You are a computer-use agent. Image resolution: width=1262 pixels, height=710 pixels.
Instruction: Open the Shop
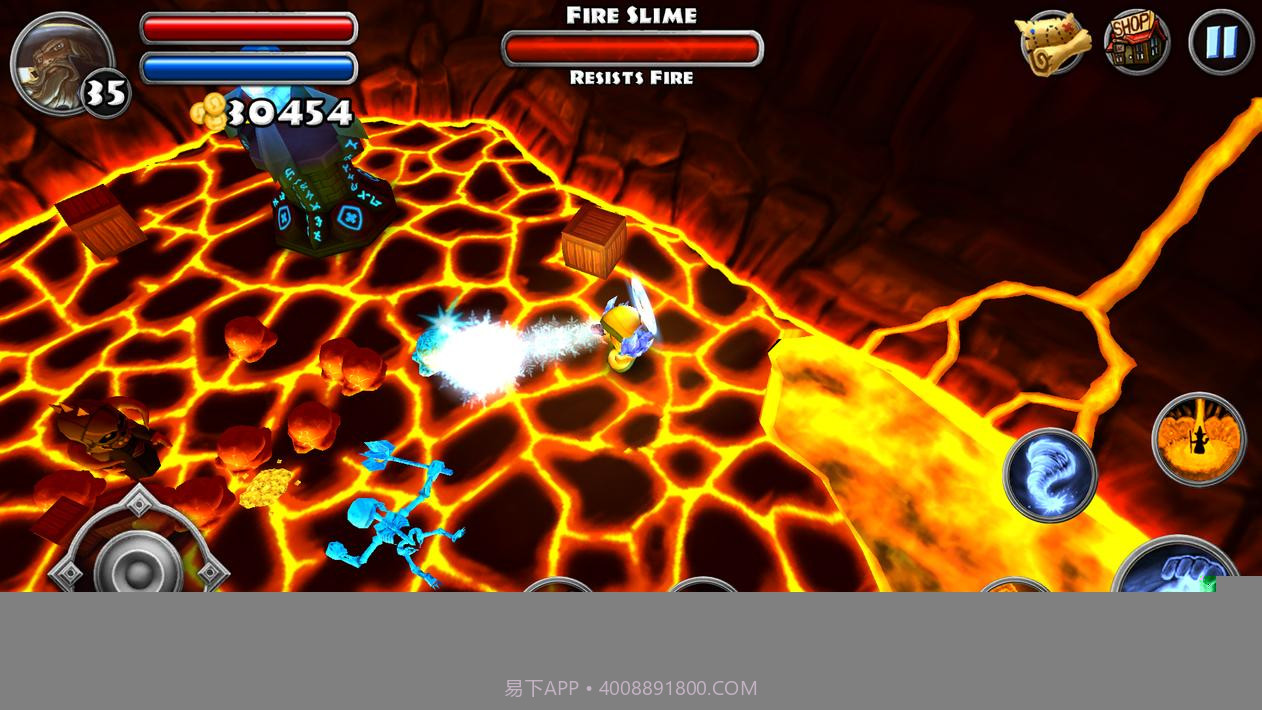tap(1137, 43)
